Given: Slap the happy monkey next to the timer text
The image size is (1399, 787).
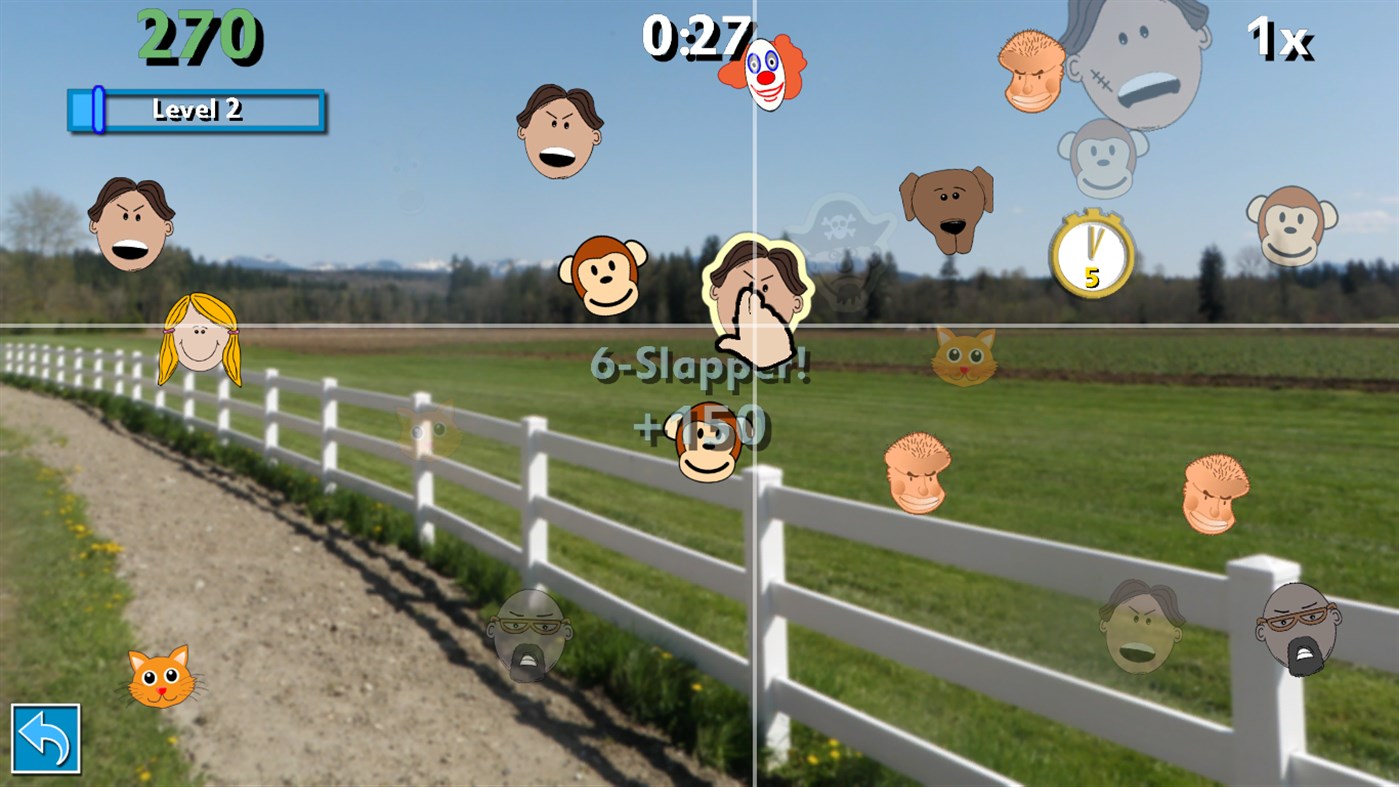Looking at the screenshot, I should pos(605,276).
